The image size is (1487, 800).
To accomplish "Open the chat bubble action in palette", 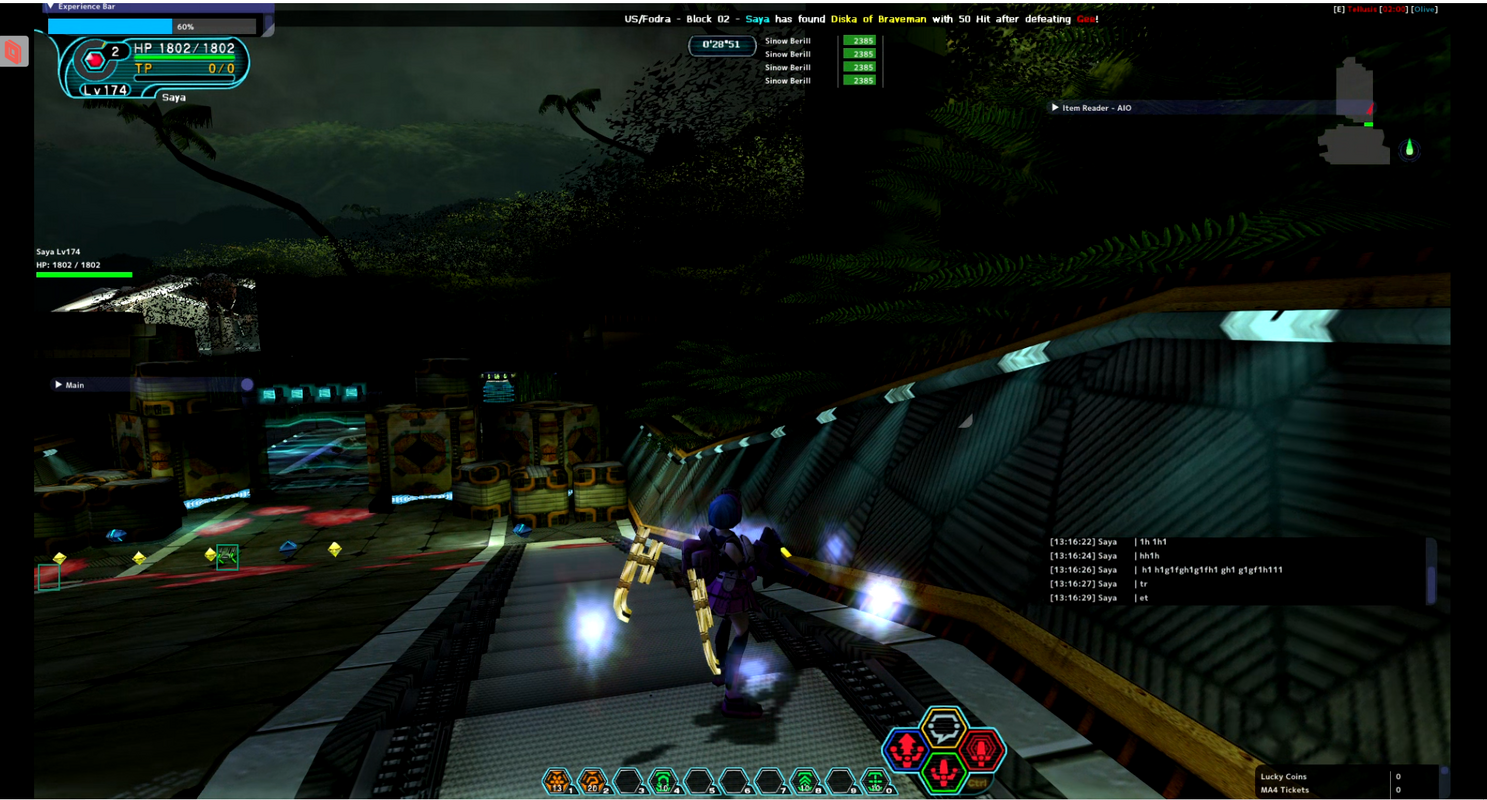I will 943,727.
